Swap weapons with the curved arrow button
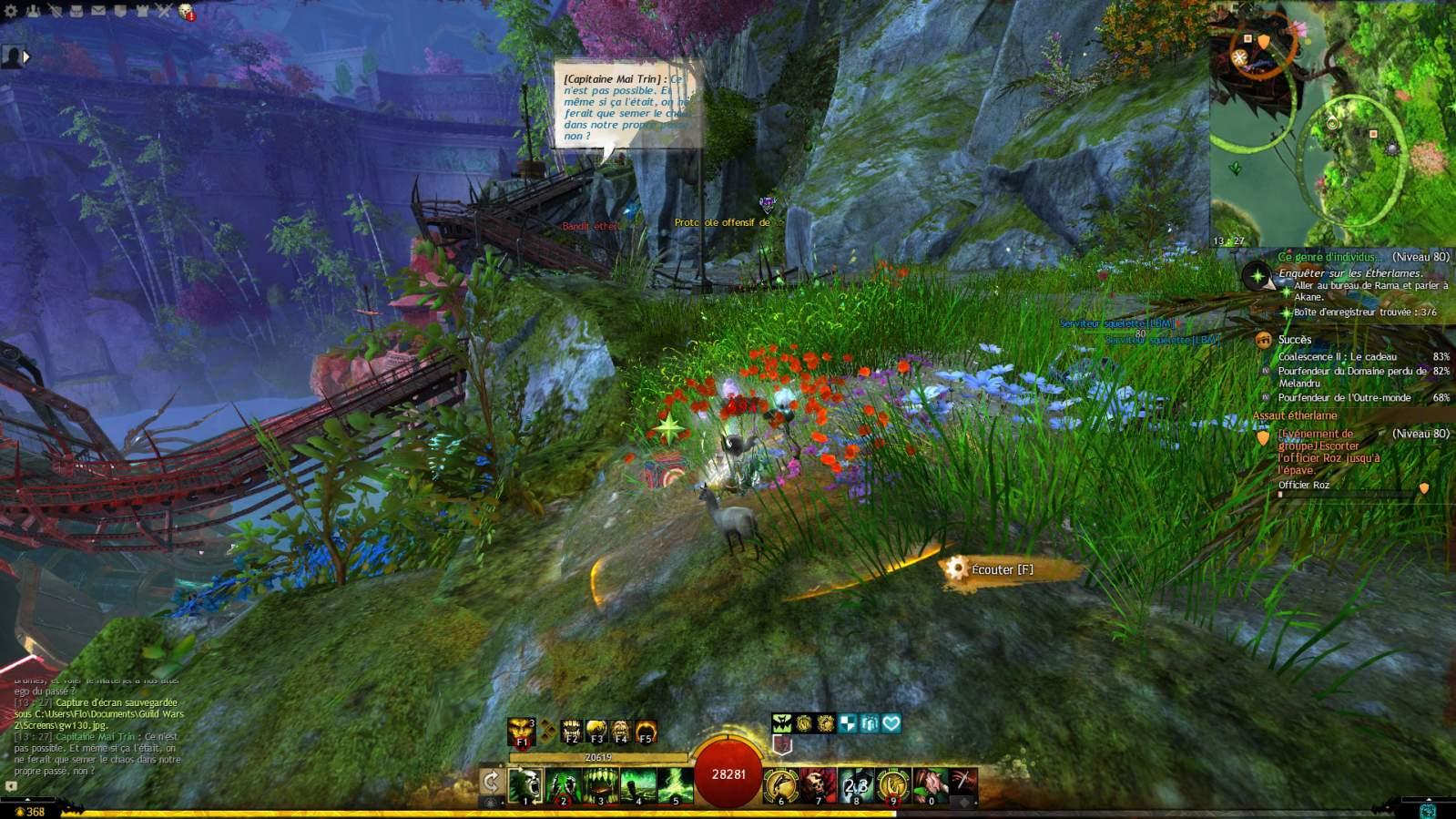Viewport: 1456px width, 819px height. coord(491,782)
